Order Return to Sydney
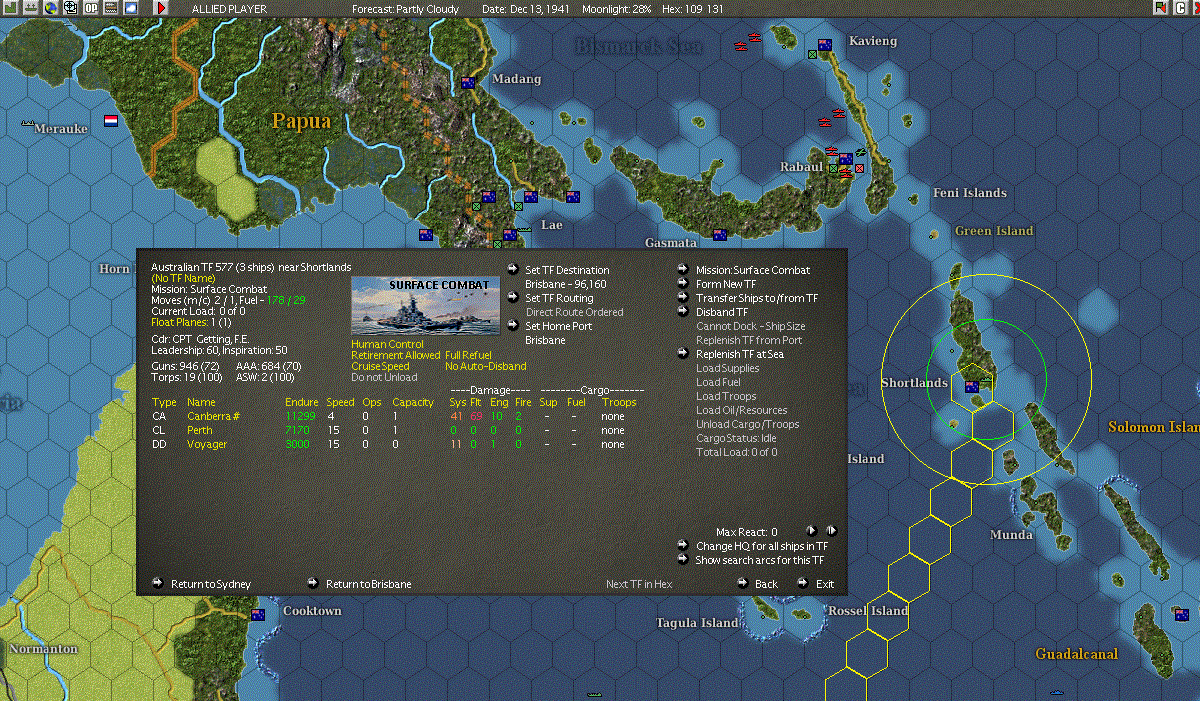The height and width of the screenshot is (701, 1200). coord(210,584)
